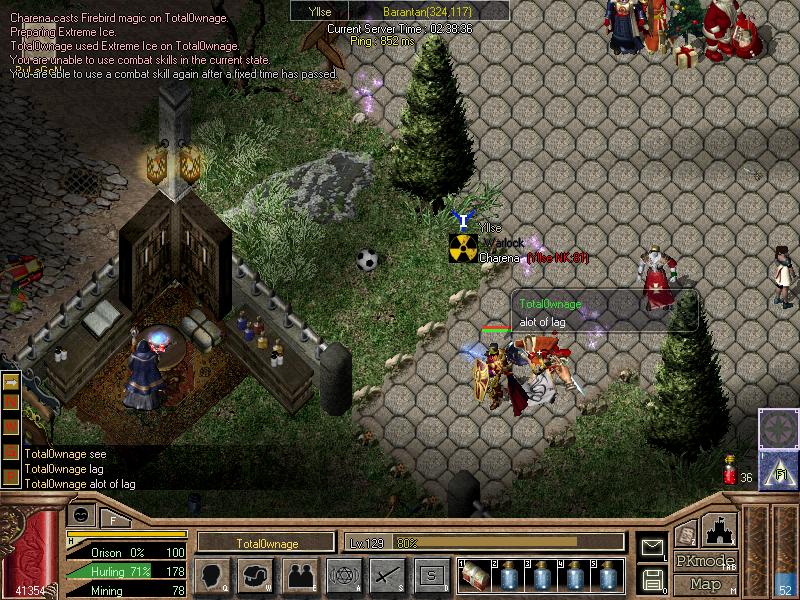
Task: Click the floppy disk save icon
Action: 652,578
